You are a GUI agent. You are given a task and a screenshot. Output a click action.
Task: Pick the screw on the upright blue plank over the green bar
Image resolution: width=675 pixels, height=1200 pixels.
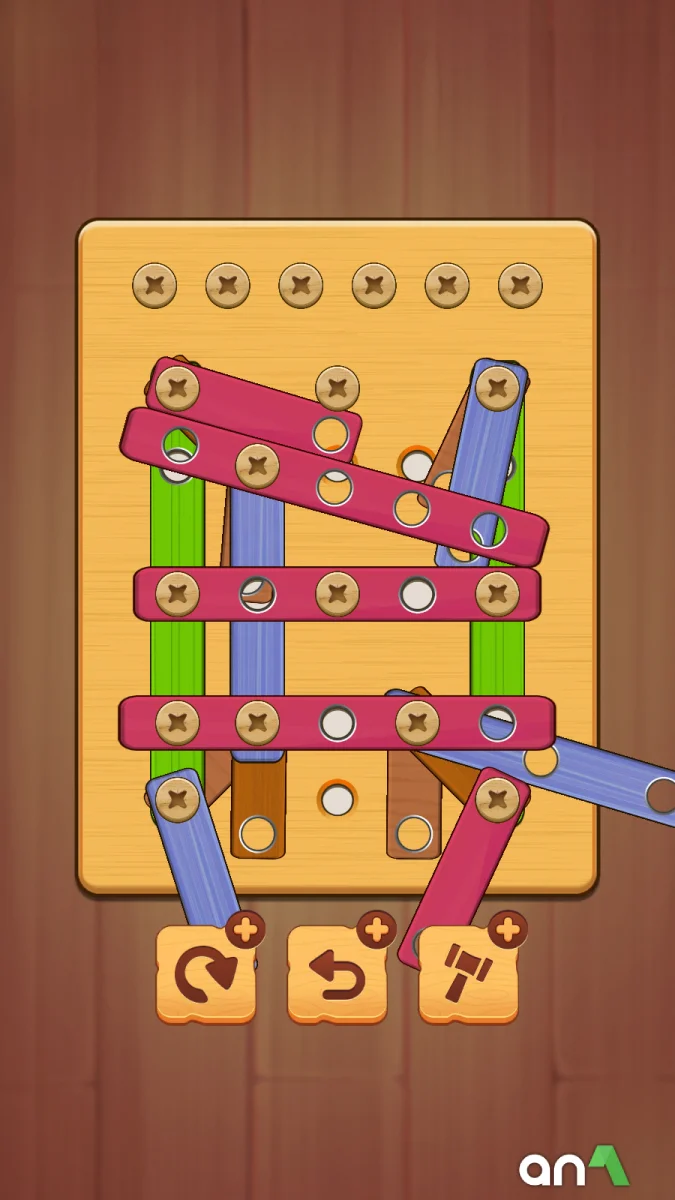click(x=497, y=388)
